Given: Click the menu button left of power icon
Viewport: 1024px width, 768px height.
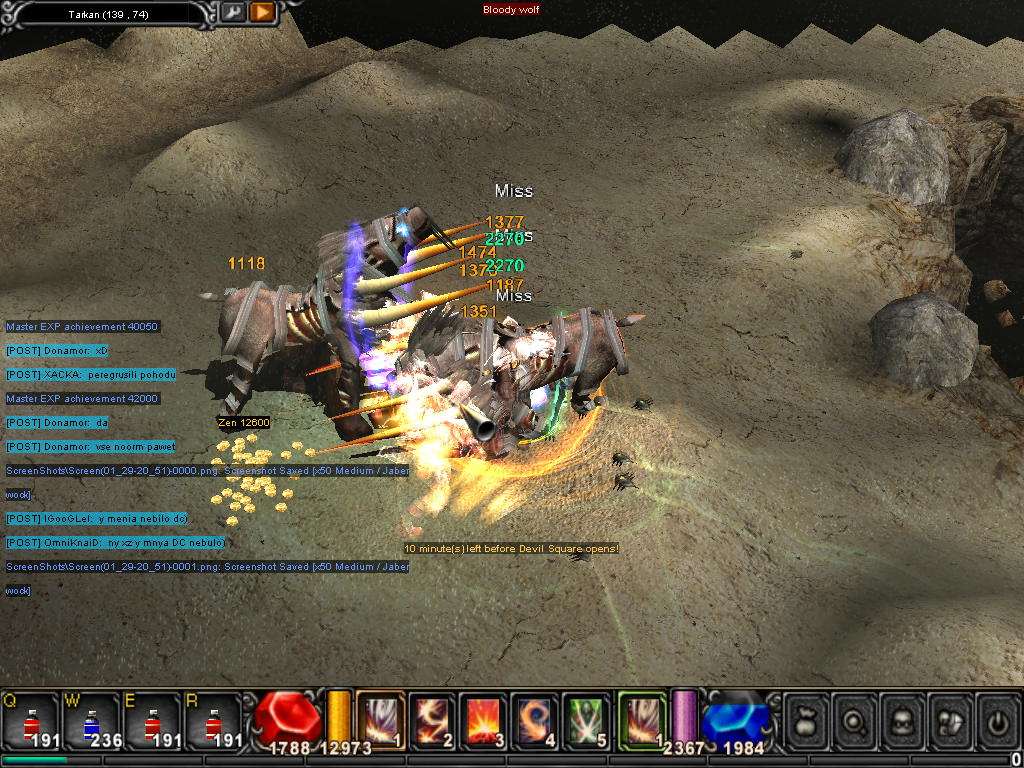Looking at the screenshot, I should point(950,718).
